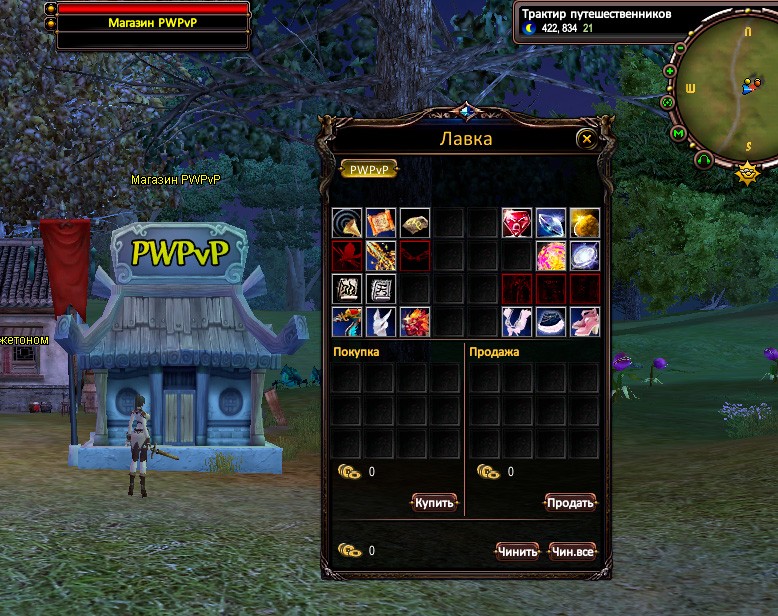Viewport: 778px width, 616px height.
Task: Close the Лавка shop window
Action: tap(587, 139)
